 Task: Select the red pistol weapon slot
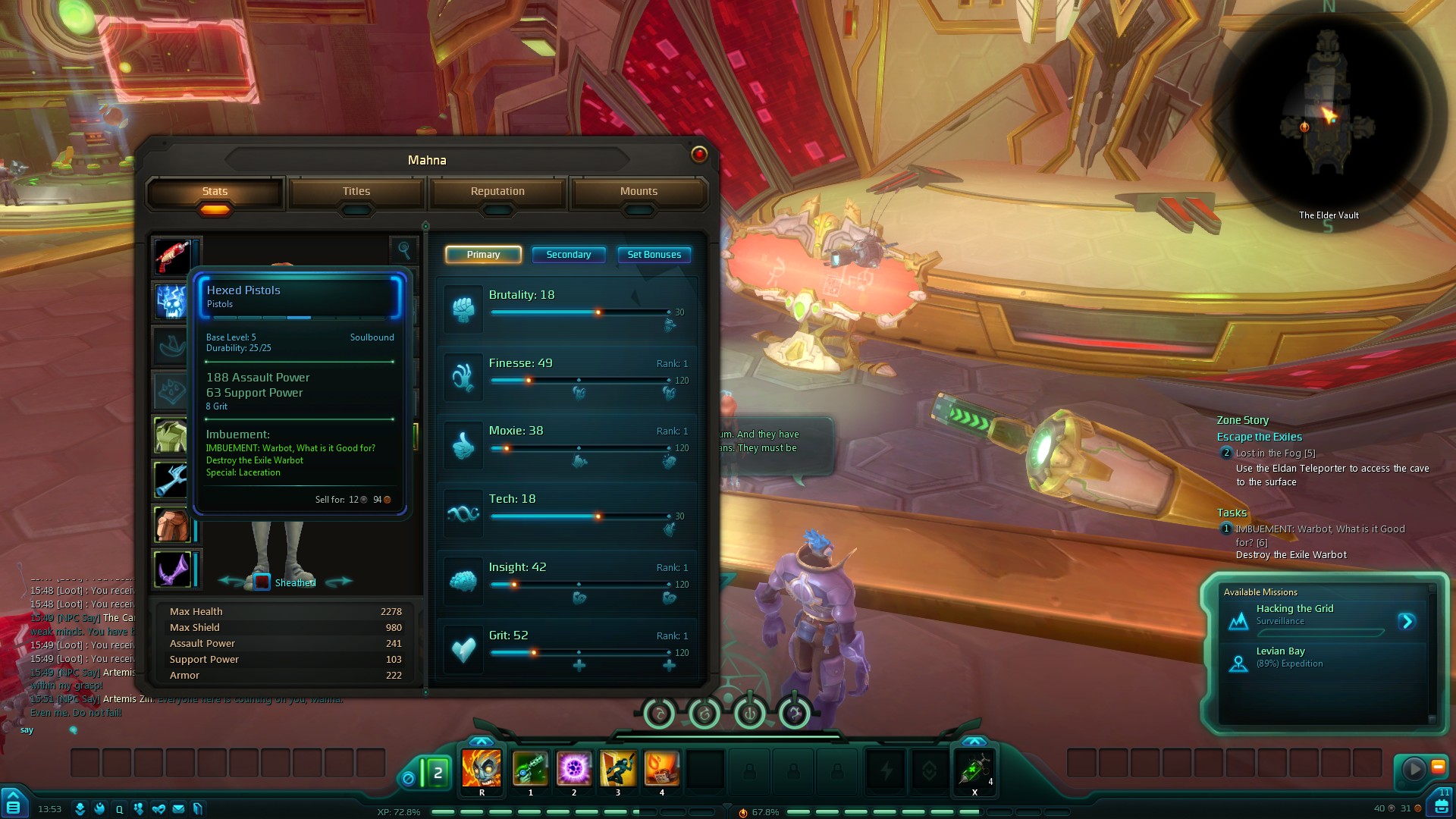(x=172, y=256)
